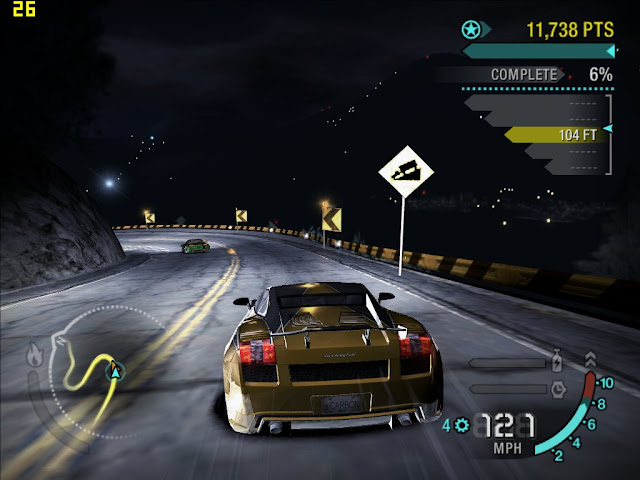Click the gear cog icon
This screenshot has height=480, width=640.
[462, 425]
